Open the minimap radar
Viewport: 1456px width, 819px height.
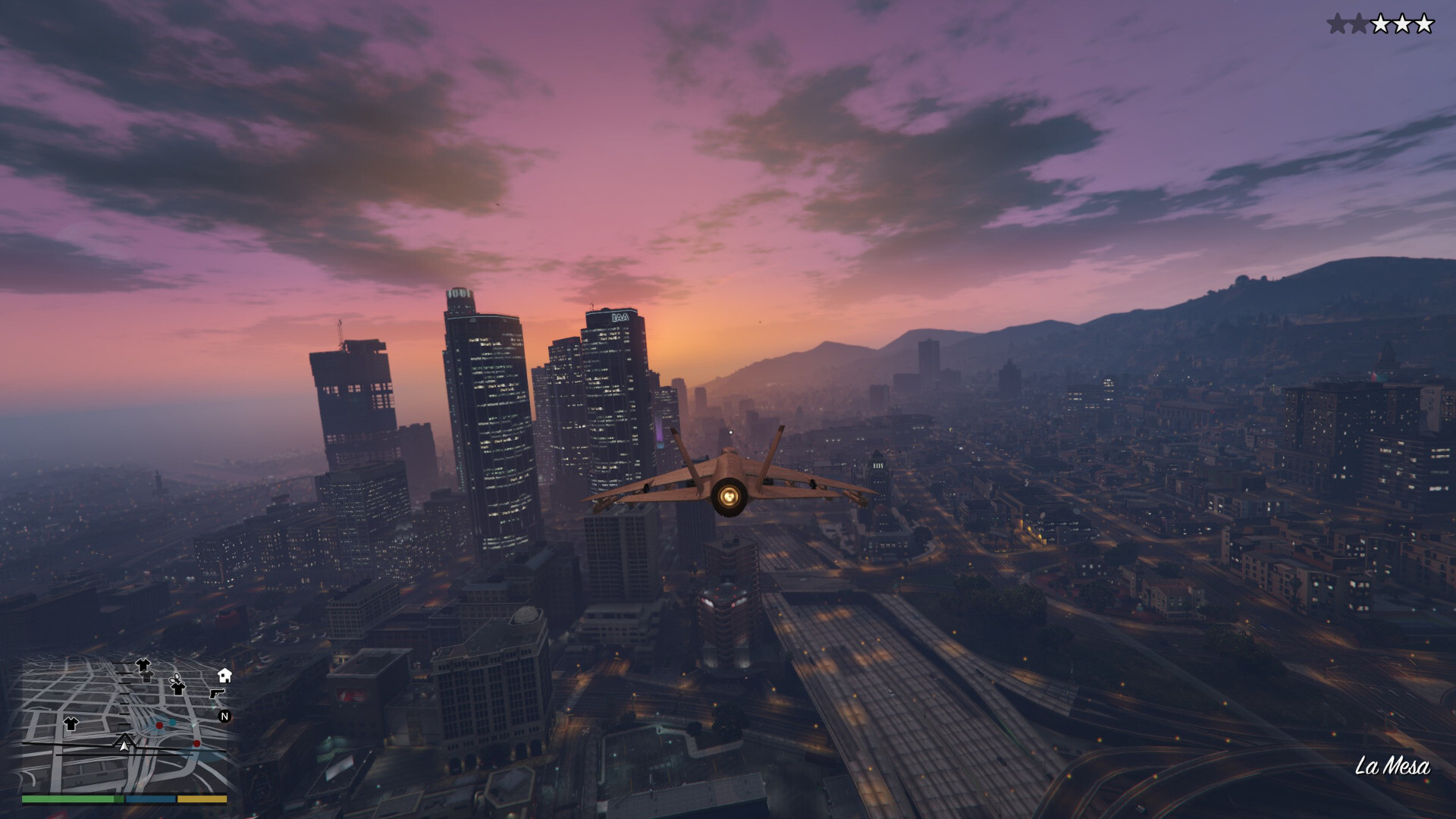click(x=124, y=724)
